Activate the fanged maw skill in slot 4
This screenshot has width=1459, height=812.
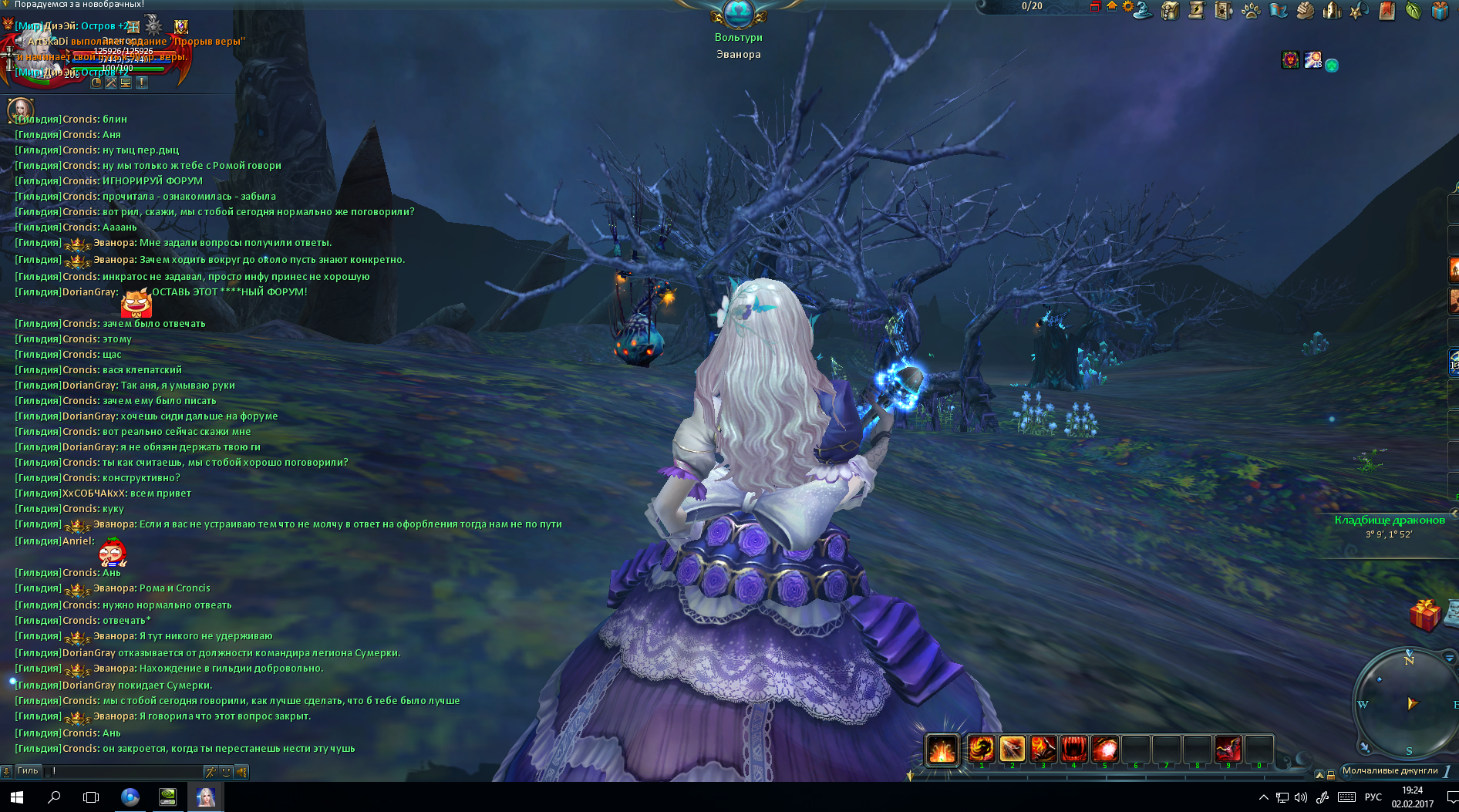[1073, 748]
